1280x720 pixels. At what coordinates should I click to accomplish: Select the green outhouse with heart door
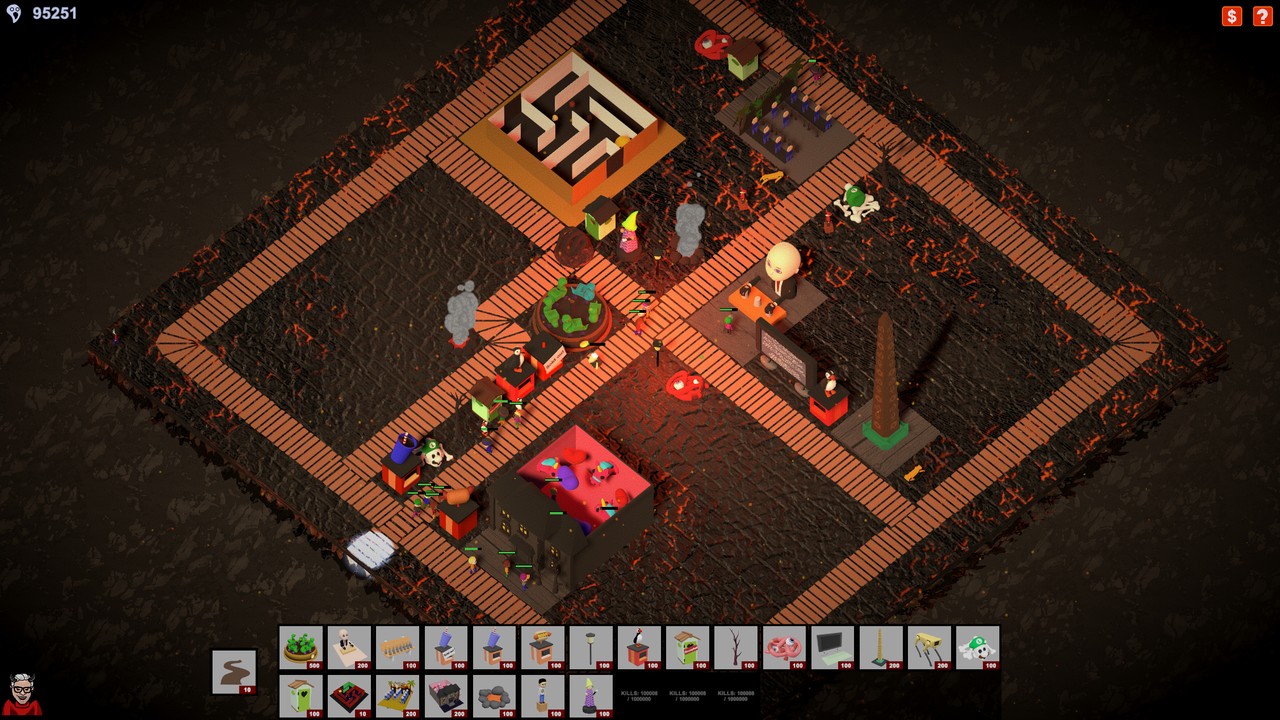coord(301,695)
